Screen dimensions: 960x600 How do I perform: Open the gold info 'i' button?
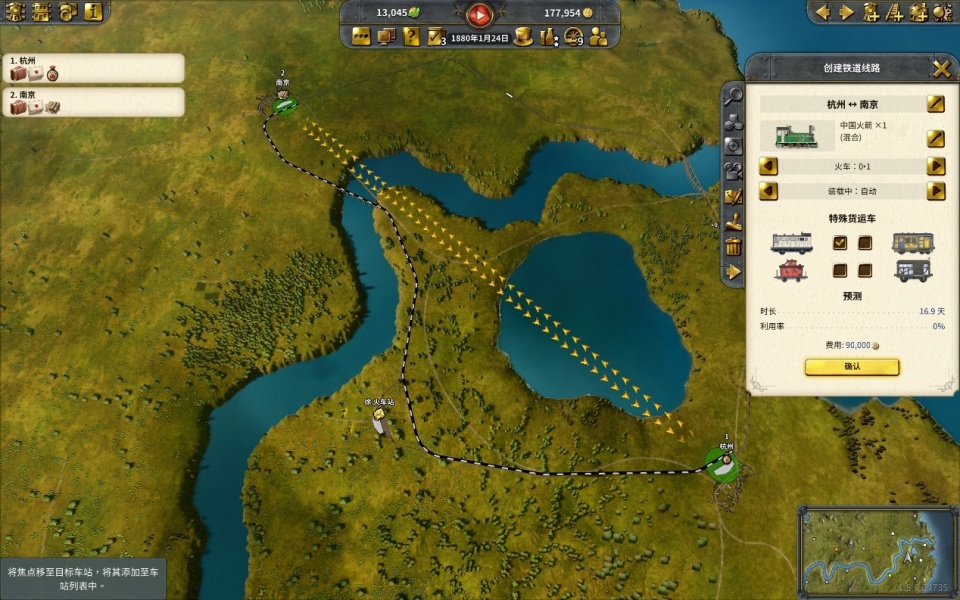(93, 12)
